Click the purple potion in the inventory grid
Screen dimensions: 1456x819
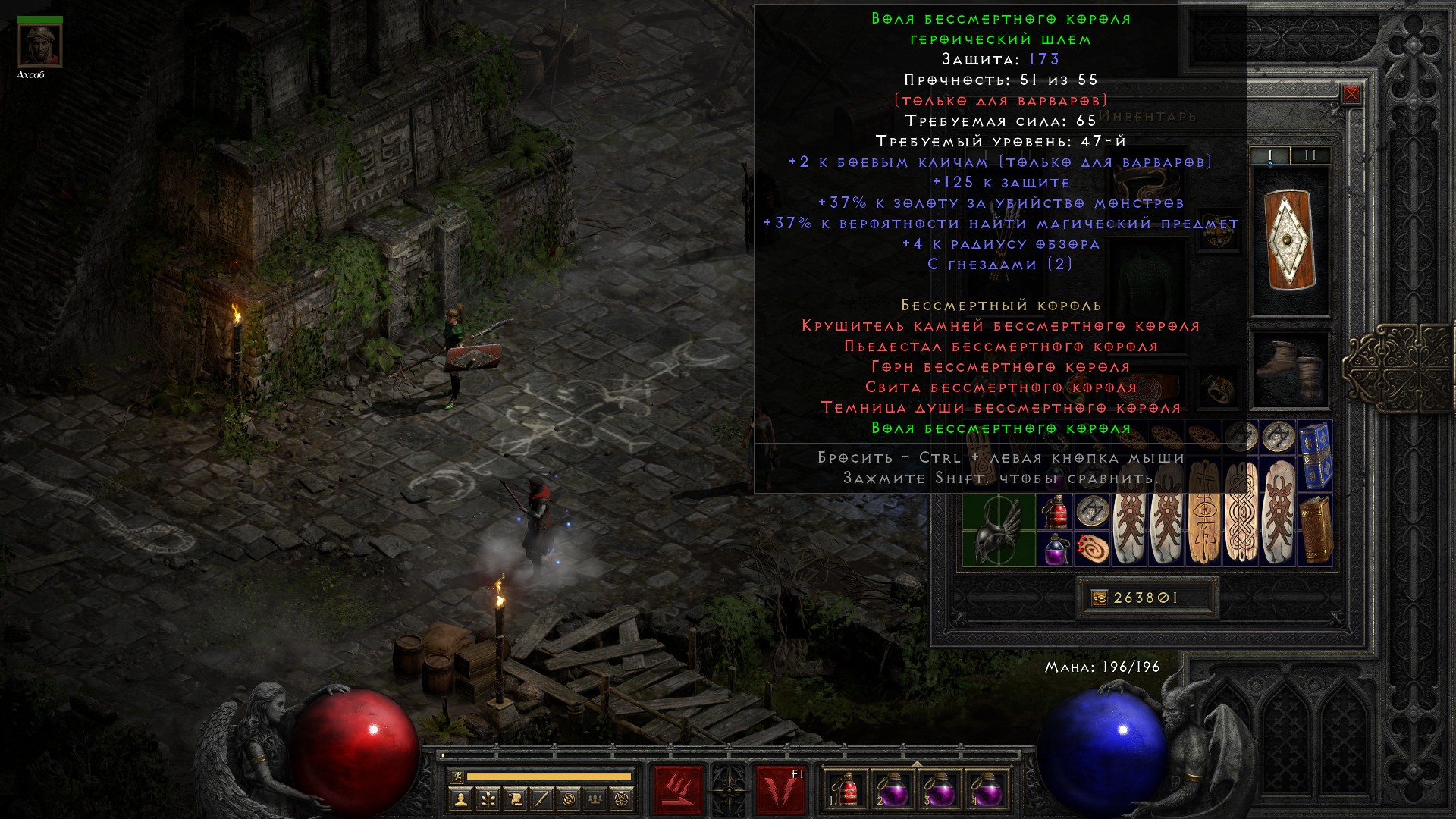[1055, 549]
